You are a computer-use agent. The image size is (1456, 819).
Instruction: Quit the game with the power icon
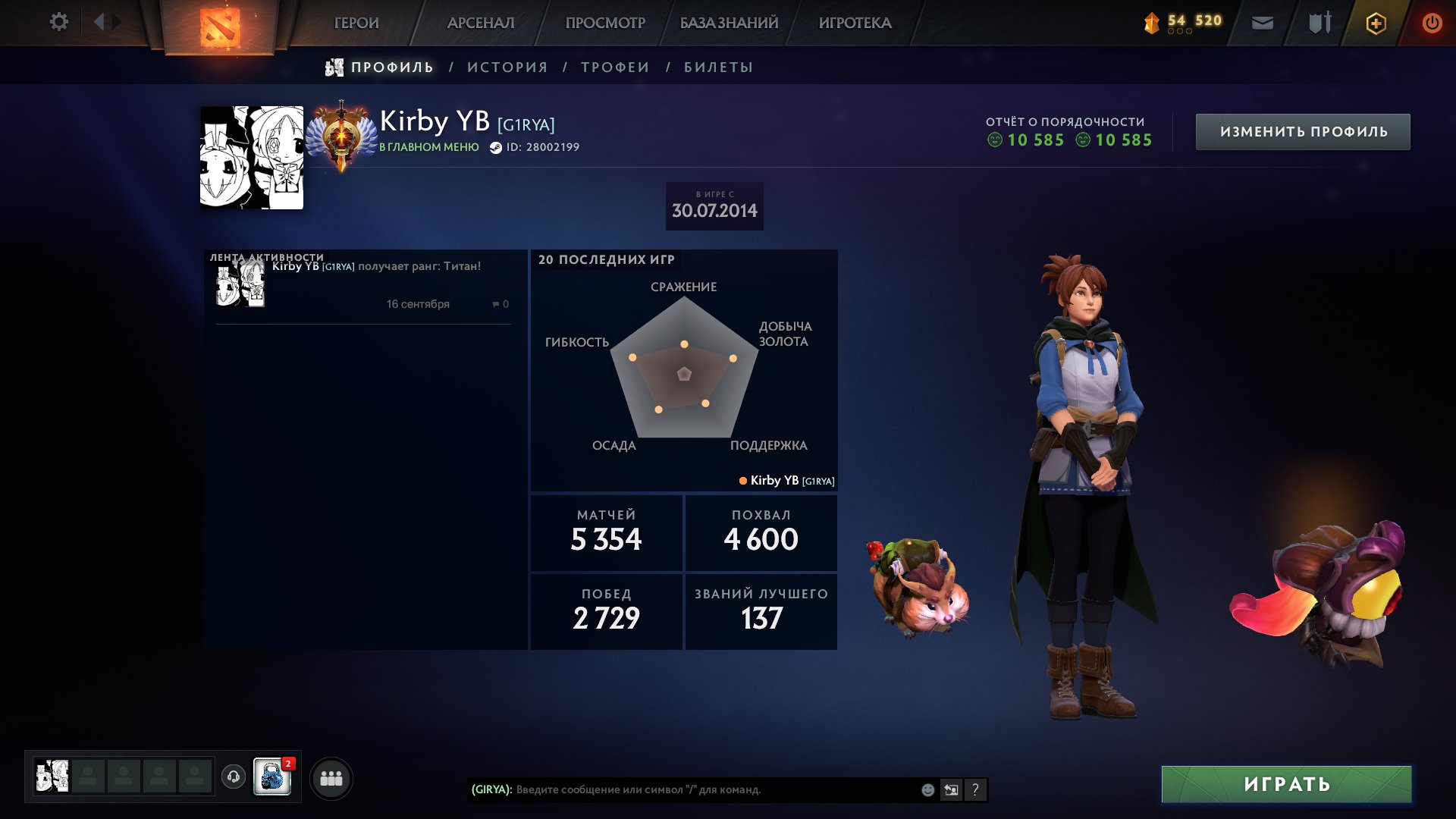[x=1432, y=24]
